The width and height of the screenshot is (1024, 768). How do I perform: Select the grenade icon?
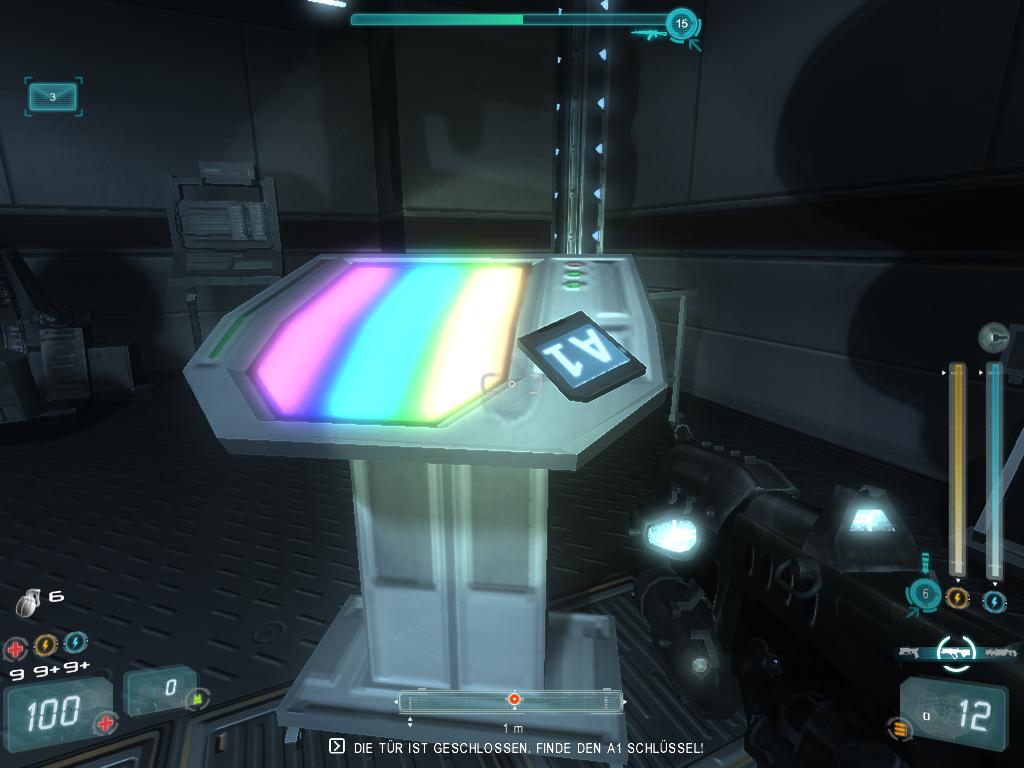tap(28, 602)
